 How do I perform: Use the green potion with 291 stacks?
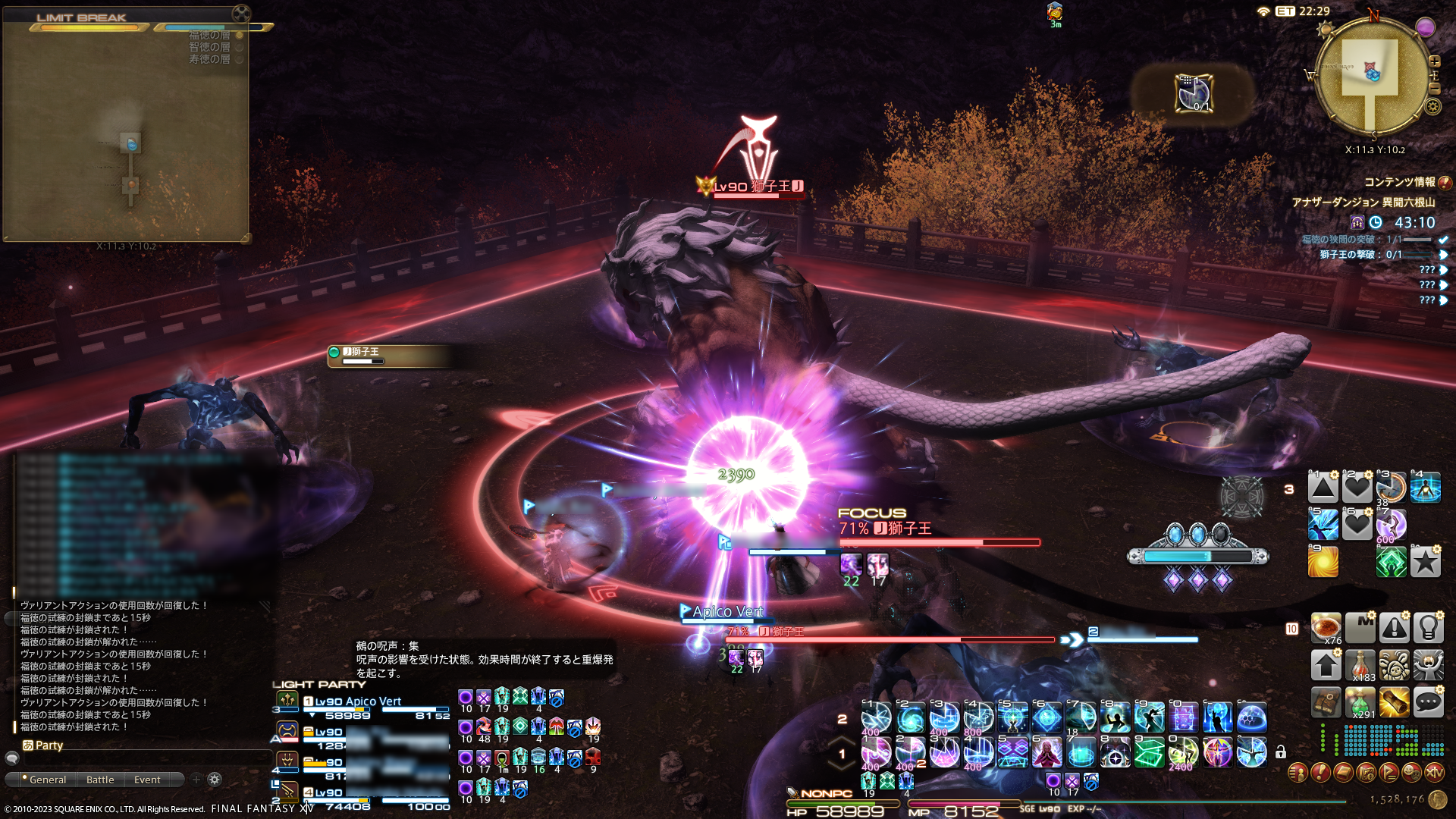click(x=1360, y=703)
